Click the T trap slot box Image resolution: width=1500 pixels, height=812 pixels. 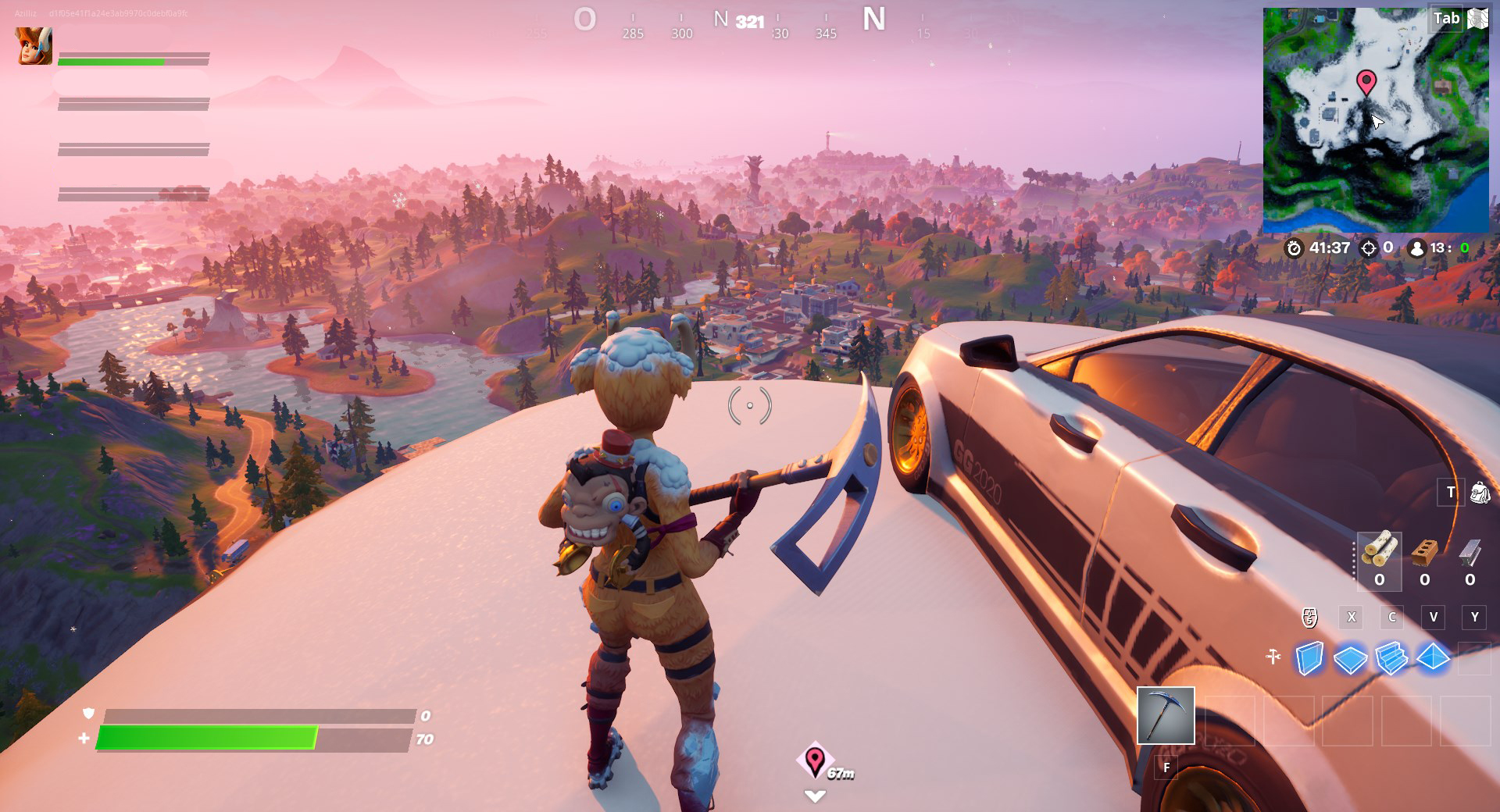pyautogui.click(x=1450, y=493)
